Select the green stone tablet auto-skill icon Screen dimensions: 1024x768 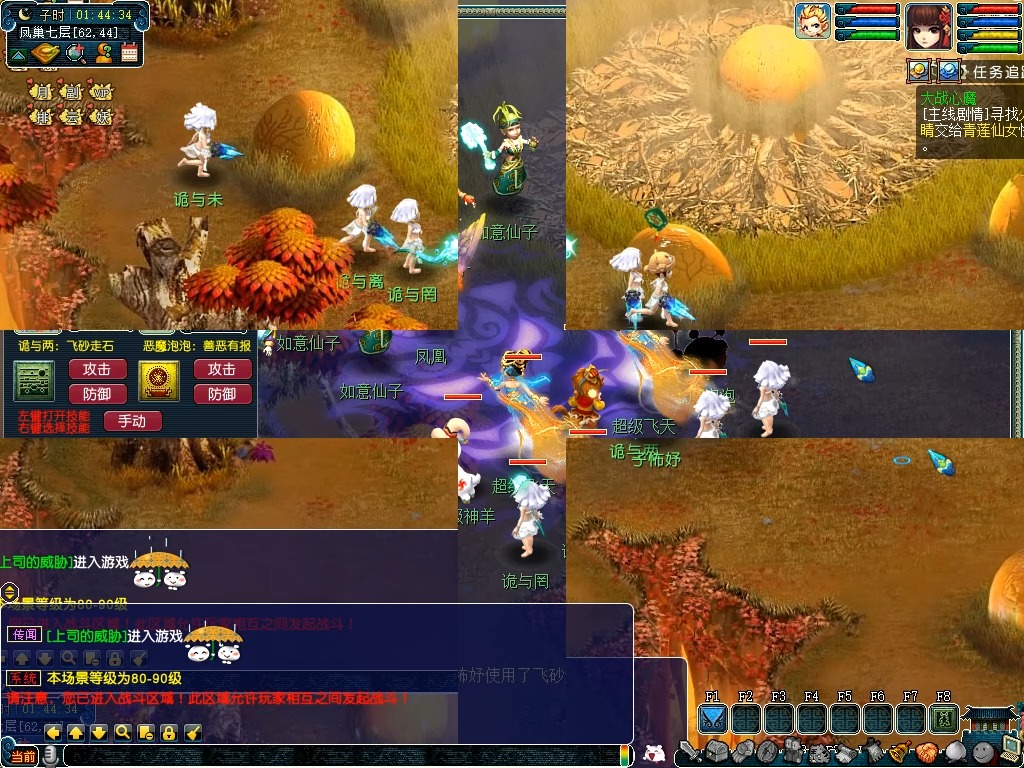click(x=33, y=381)
